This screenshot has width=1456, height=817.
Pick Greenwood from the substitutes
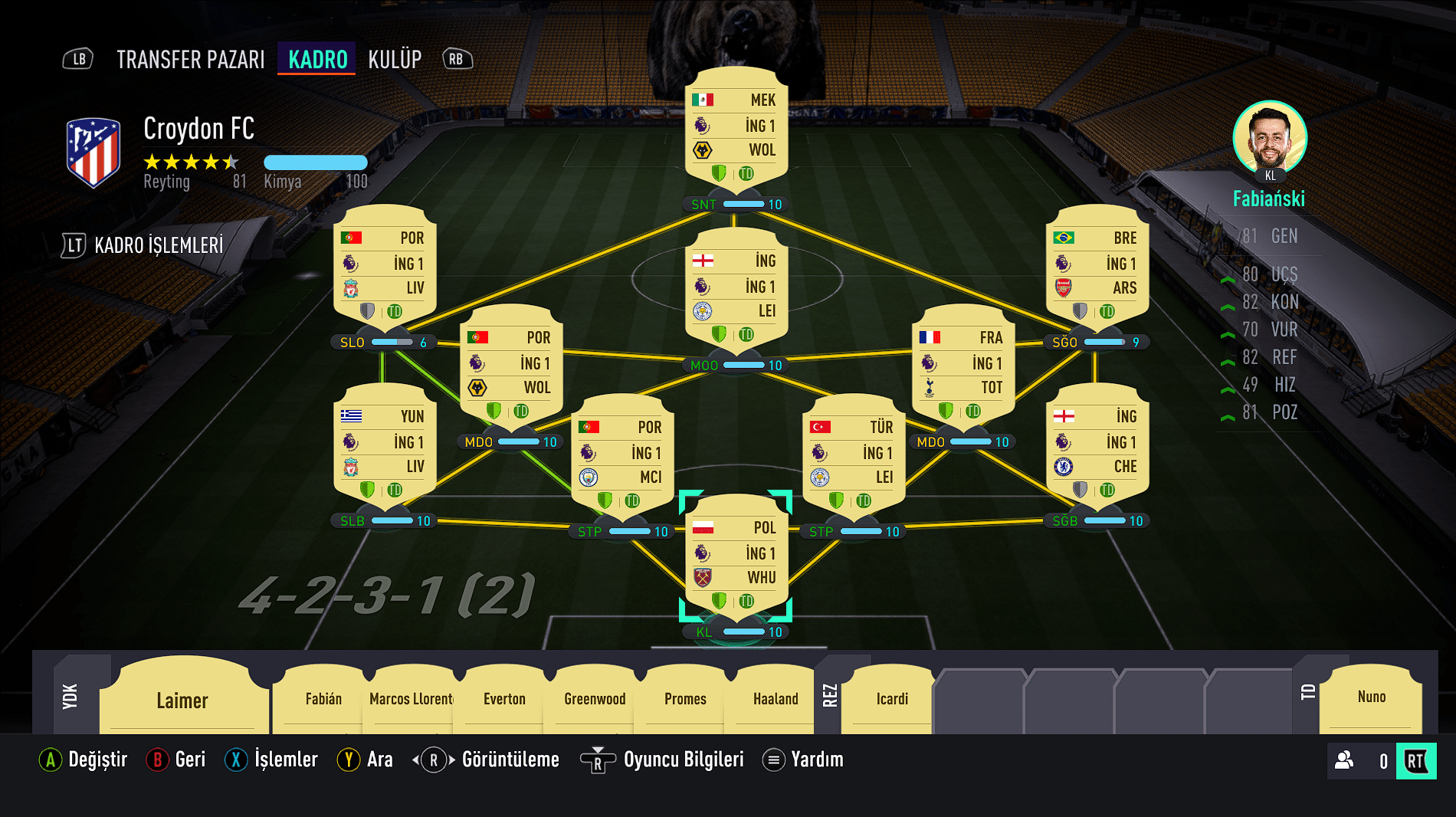coord(595,698)
